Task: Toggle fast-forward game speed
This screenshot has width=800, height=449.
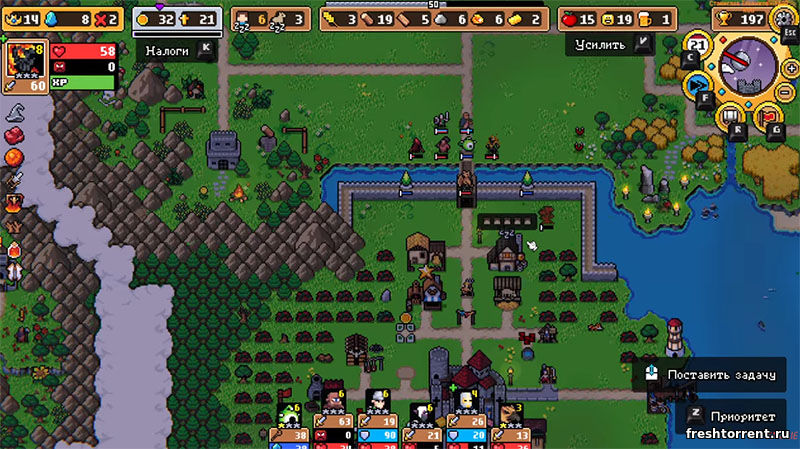Action: coord(697,85)
